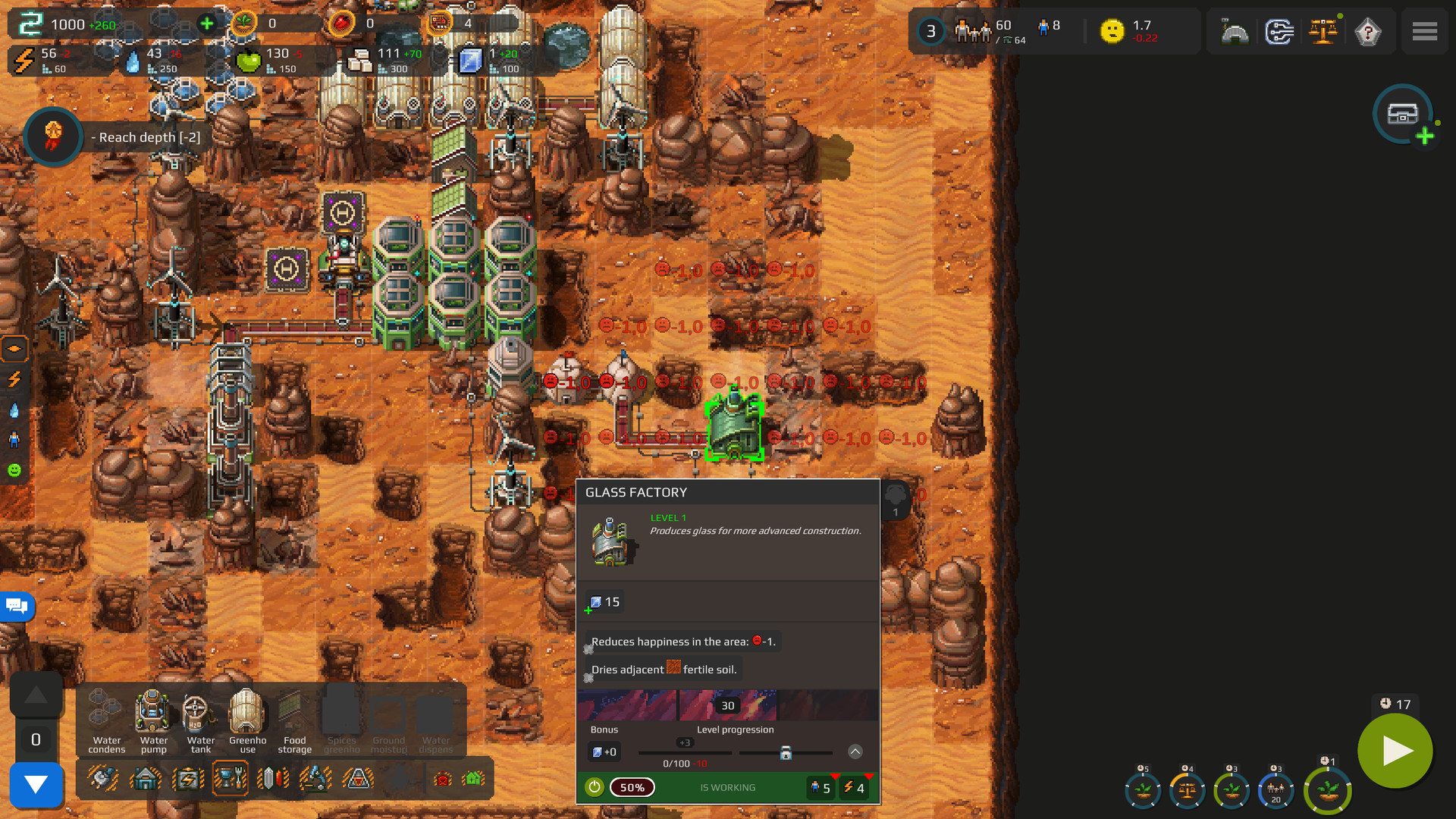
Task: Expand the chevron in the Glass Factory panel
Action: [855, 752]
